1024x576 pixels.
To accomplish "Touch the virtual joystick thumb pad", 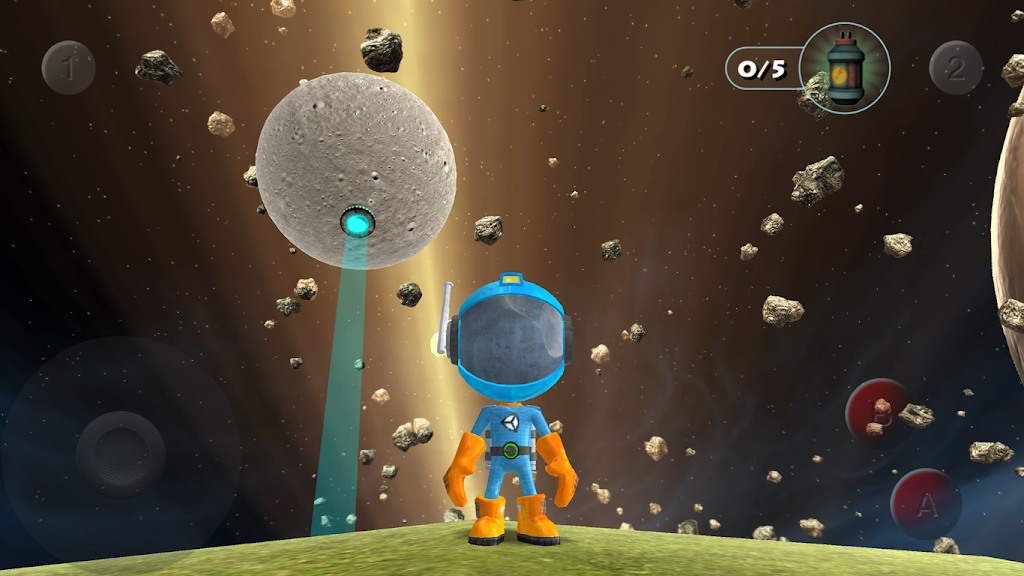I will point(121,454).
